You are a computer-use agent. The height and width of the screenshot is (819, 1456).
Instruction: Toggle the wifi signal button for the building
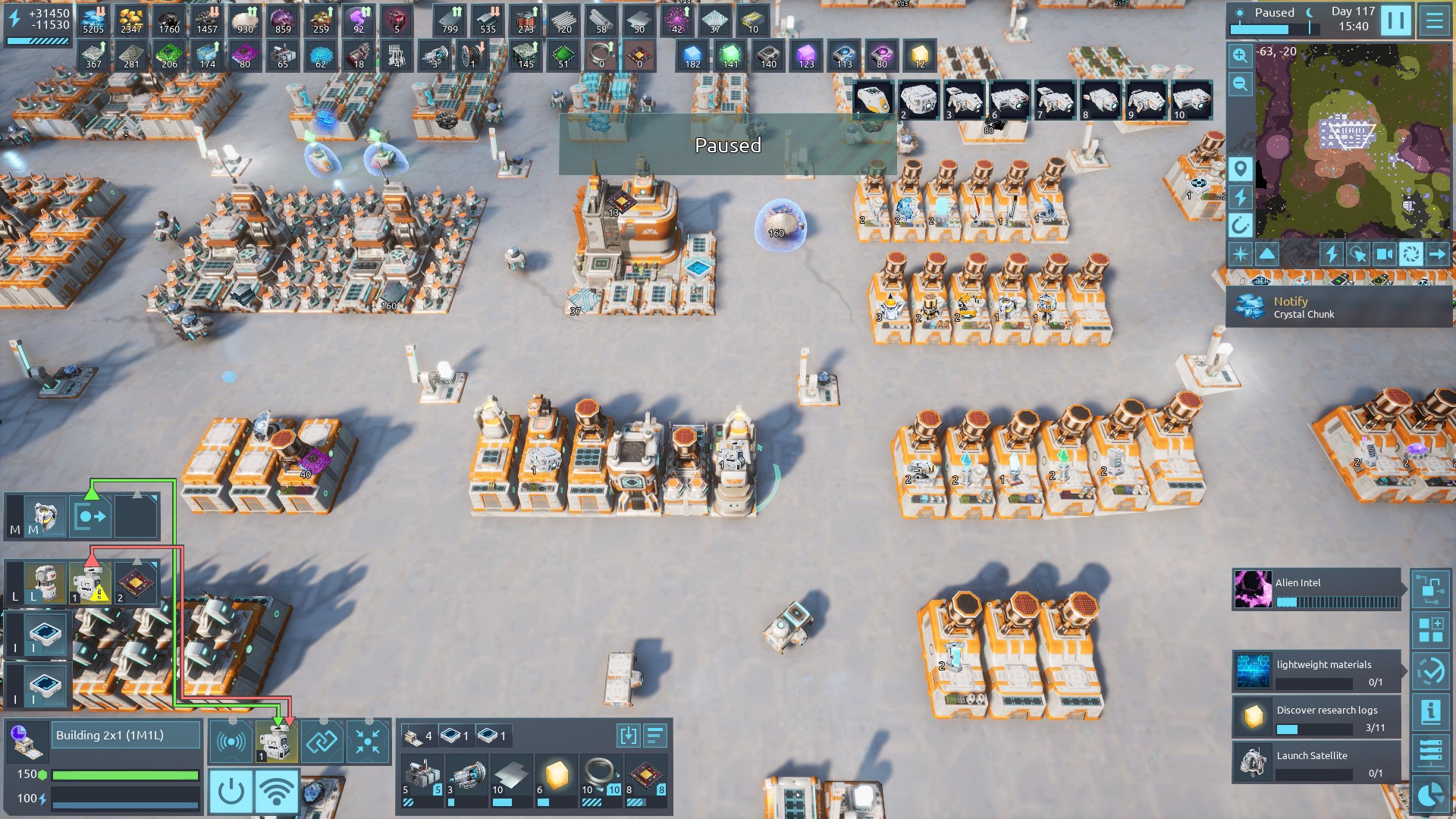(277, 792)
